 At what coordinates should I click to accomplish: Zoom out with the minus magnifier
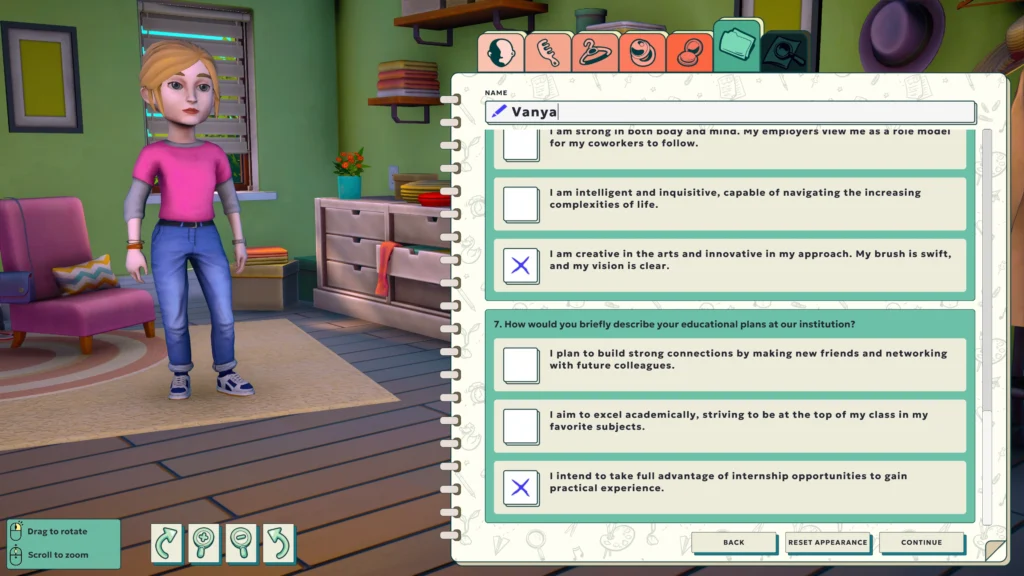[241, 542]
